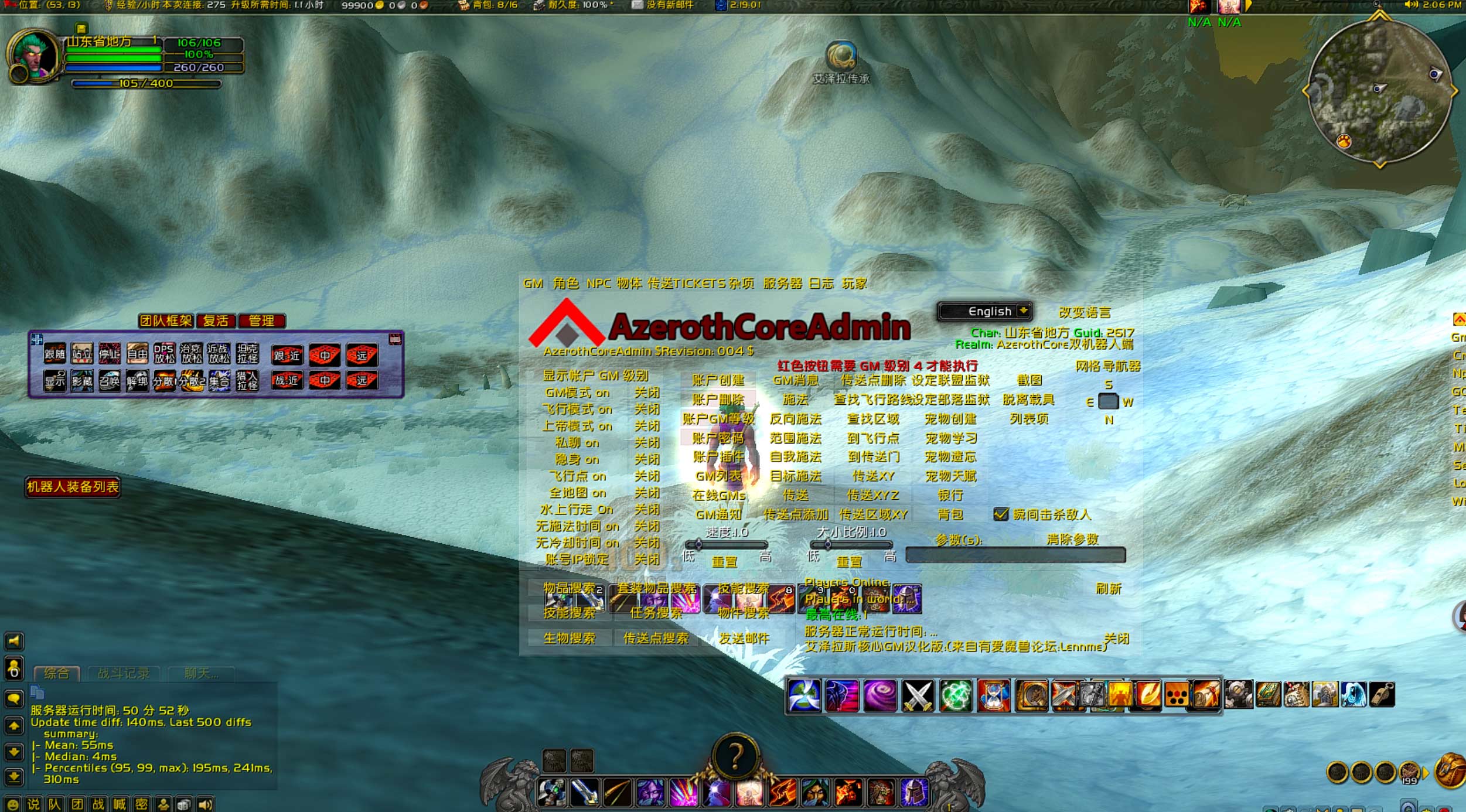
Task: Click the minimap
Action: click(x=1379, y=91)
